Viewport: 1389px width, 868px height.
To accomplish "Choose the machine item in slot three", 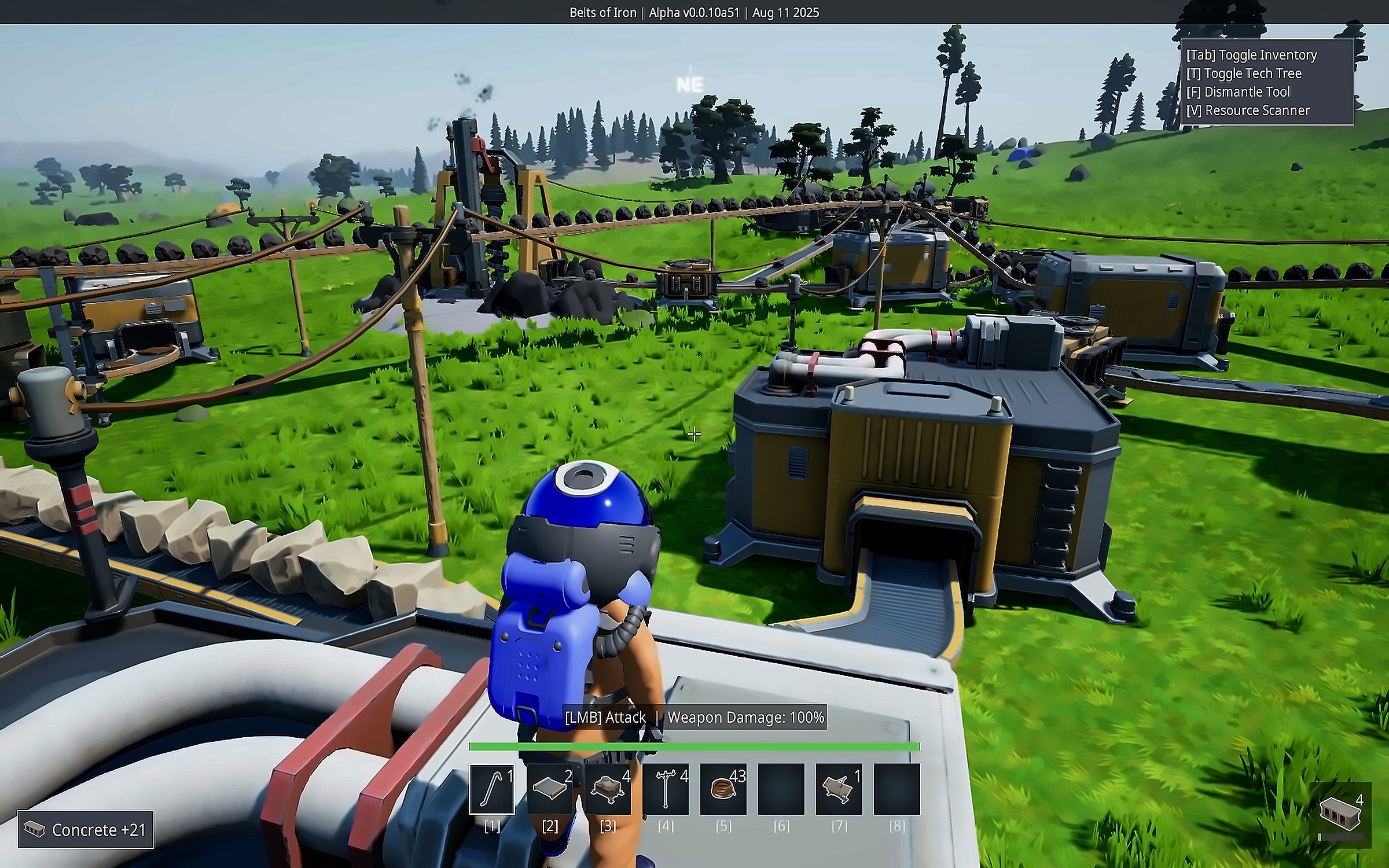I will point(607,789).
